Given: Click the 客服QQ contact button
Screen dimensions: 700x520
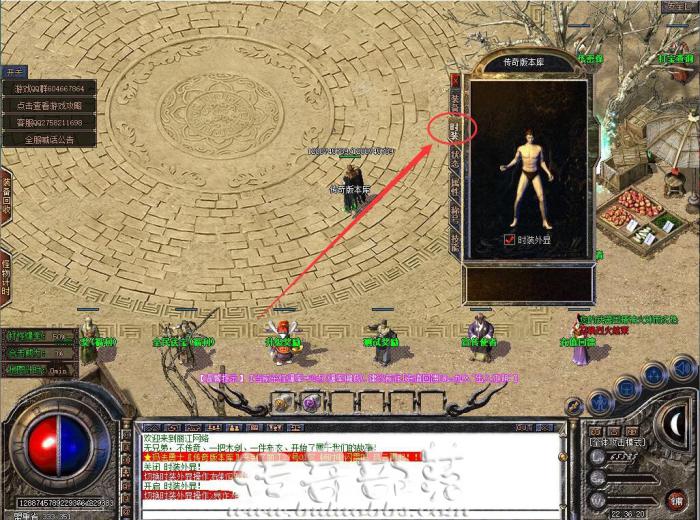Looking at the screenshot, I should pyautogui.click(x=49, y=123).
